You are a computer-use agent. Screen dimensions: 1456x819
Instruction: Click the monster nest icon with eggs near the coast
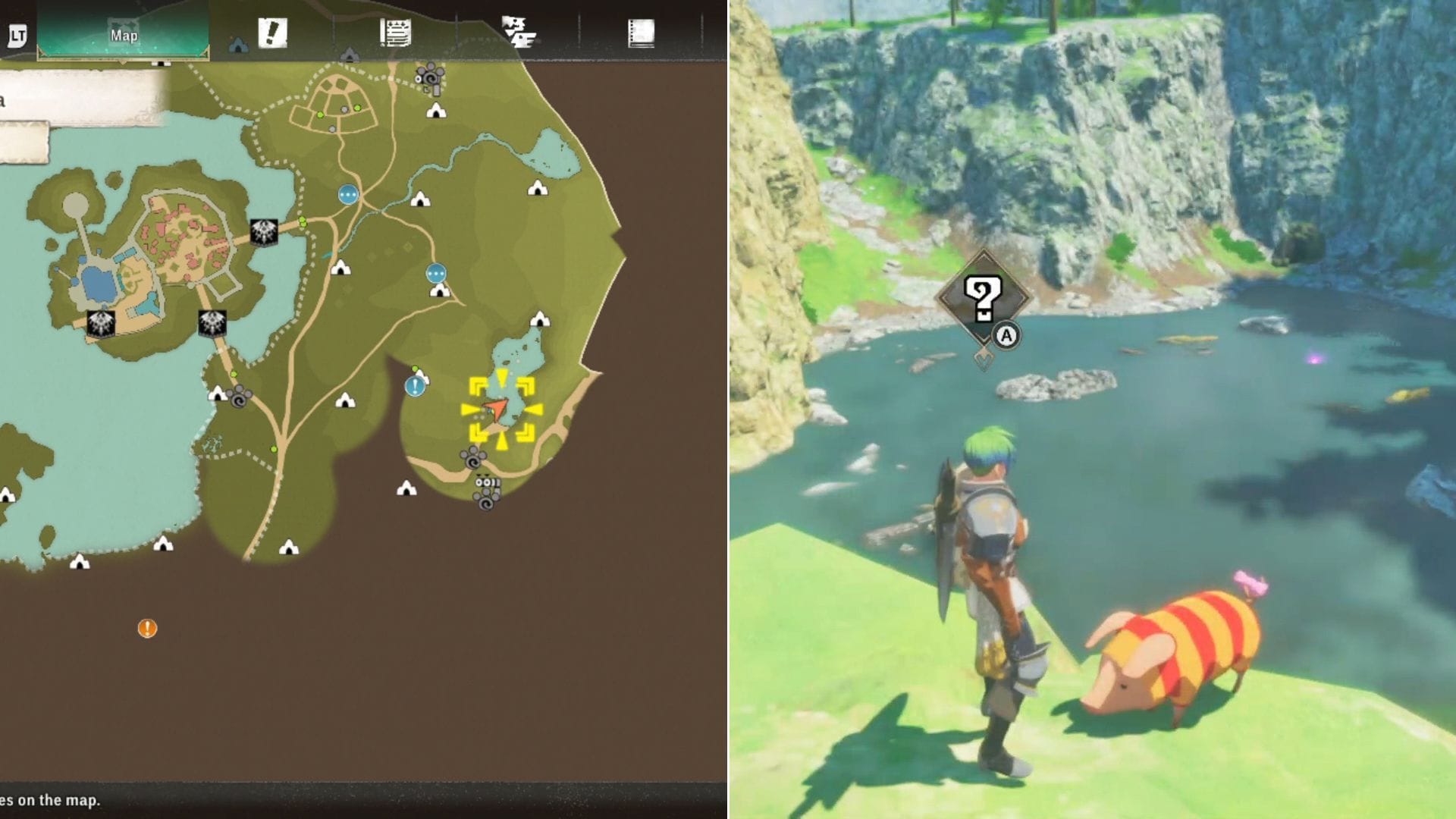click(485, 483)
